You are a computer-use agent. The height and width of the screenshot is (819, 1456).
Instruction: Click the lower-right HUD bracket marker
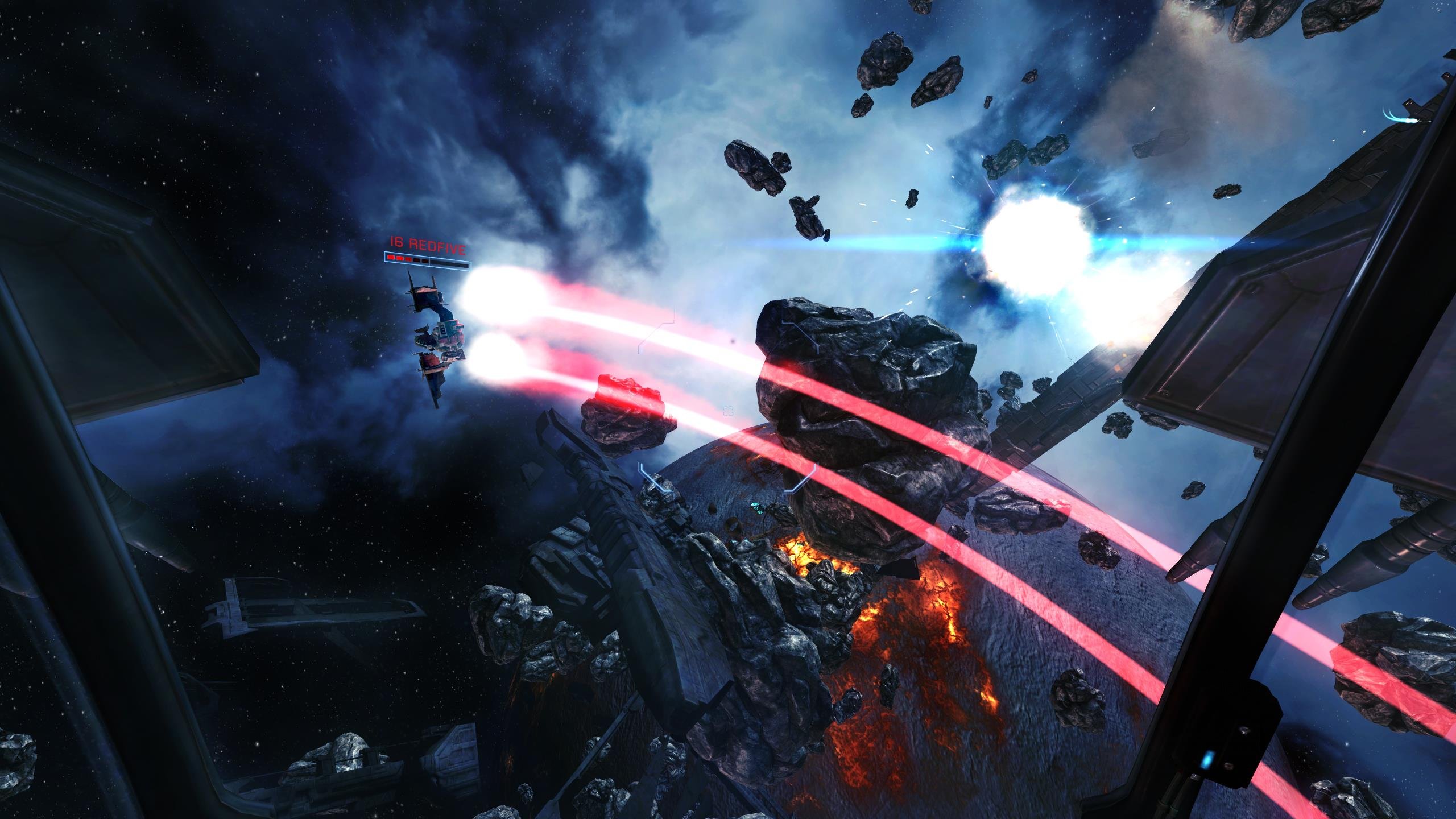(x=801, y=478)
